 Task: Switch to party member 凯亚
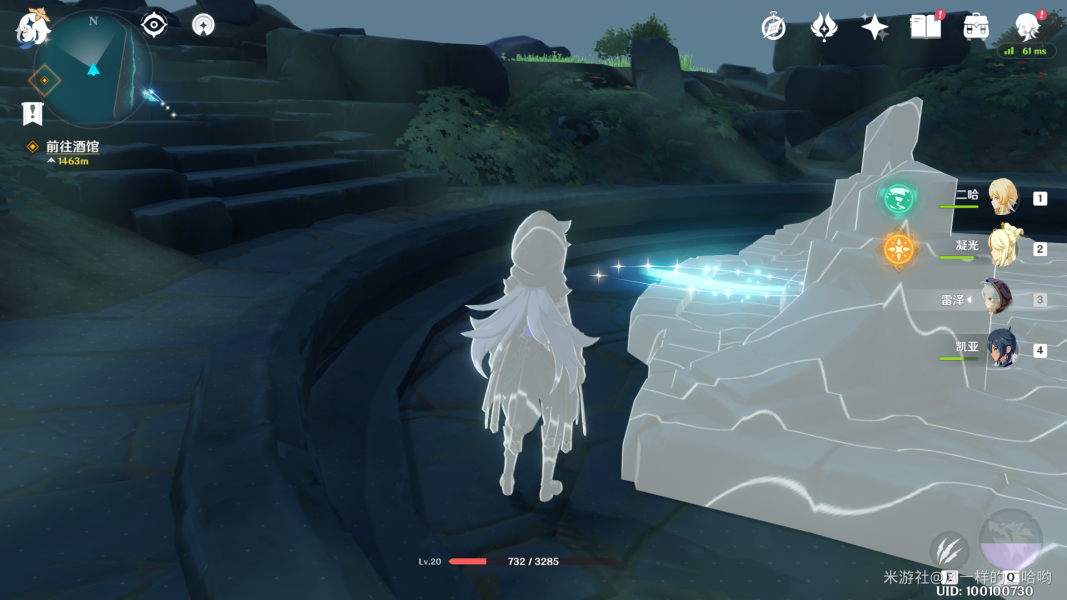(1001, 349)
